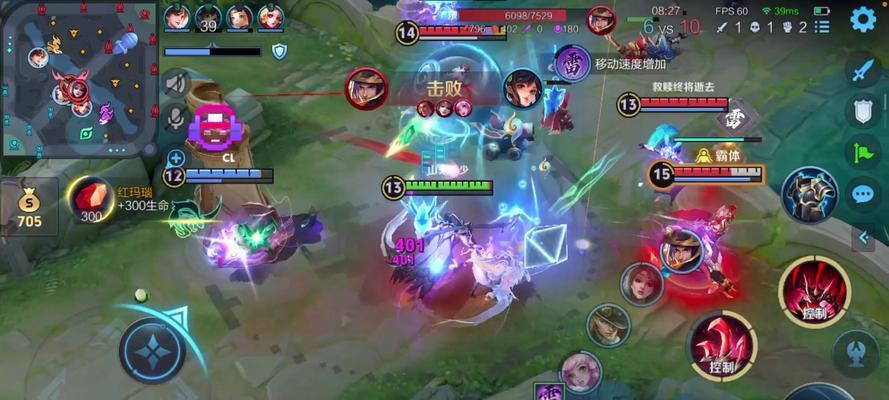Activate the armored hero ultimate skill
Screen dimensions: 889x400
(x=809, y=194)
